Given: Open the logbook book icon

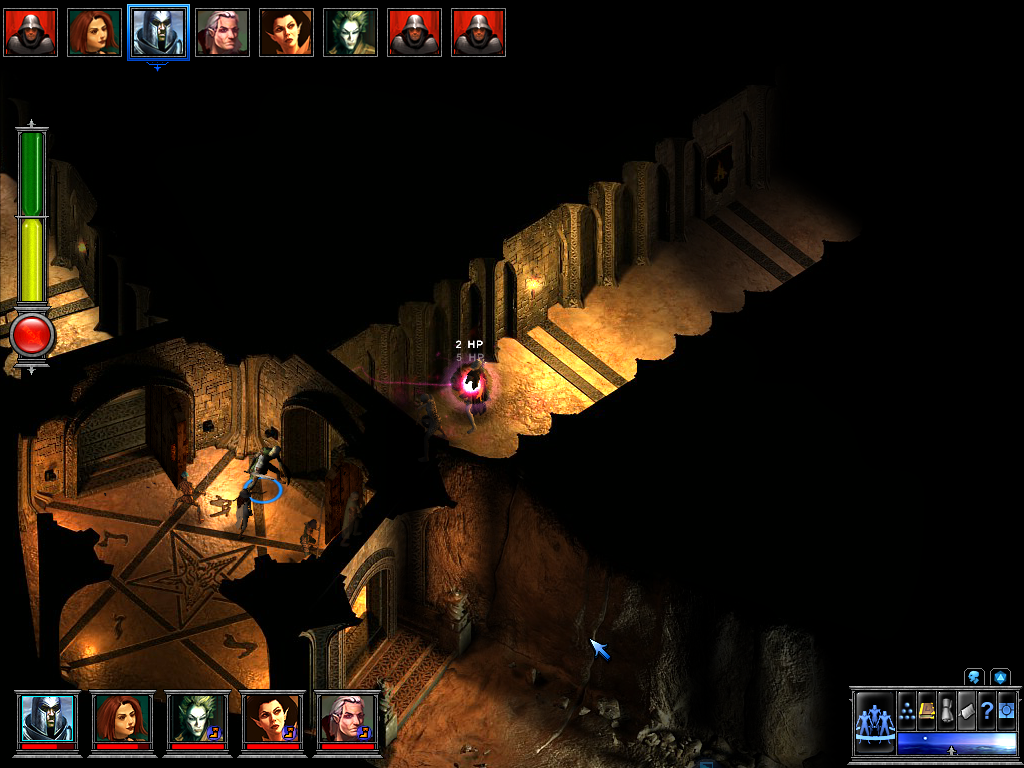Looking at the screenshot, I should (927, 711).
